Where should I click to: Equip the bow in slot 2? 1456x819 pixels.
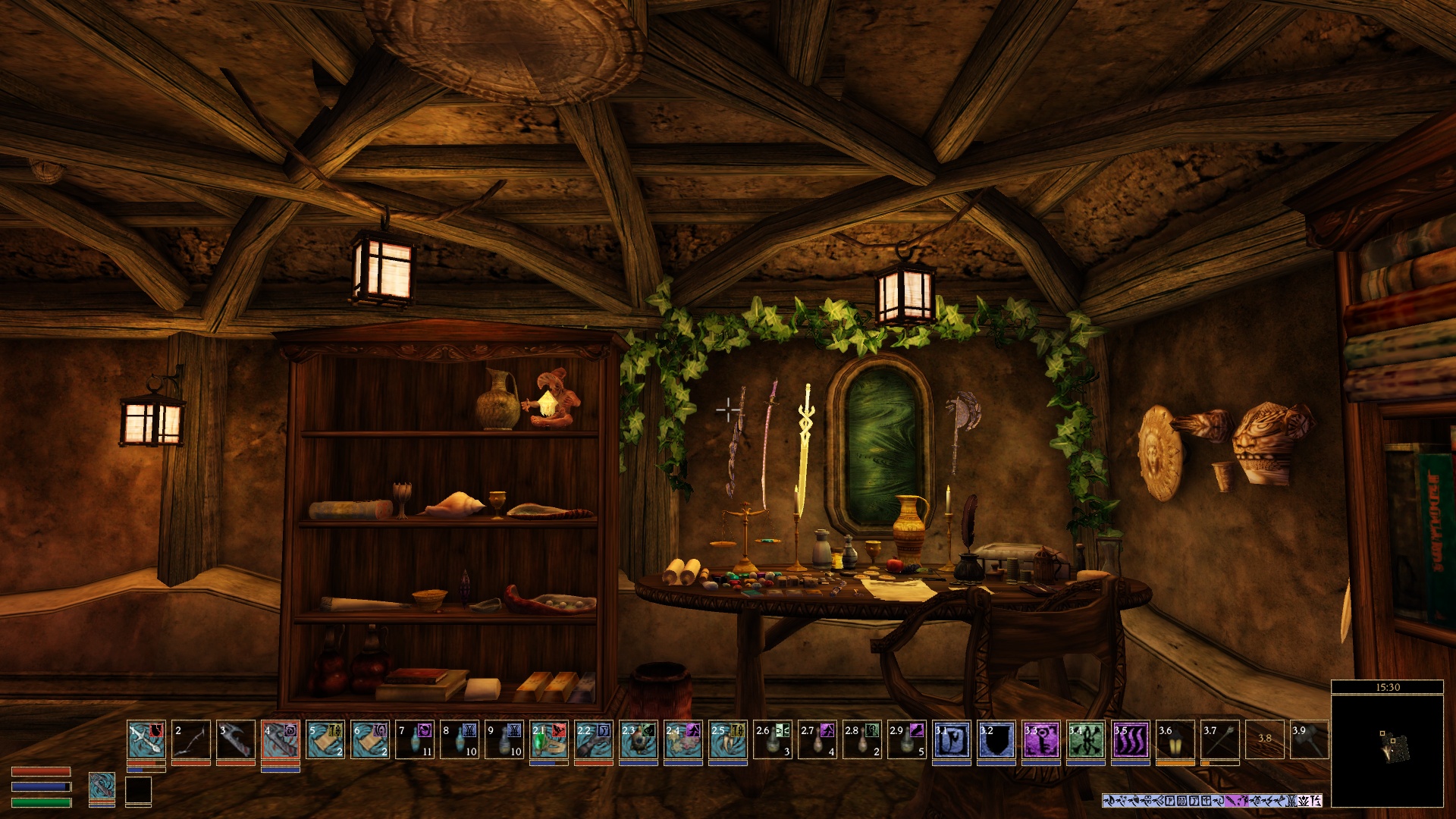(x=190, y=739)
